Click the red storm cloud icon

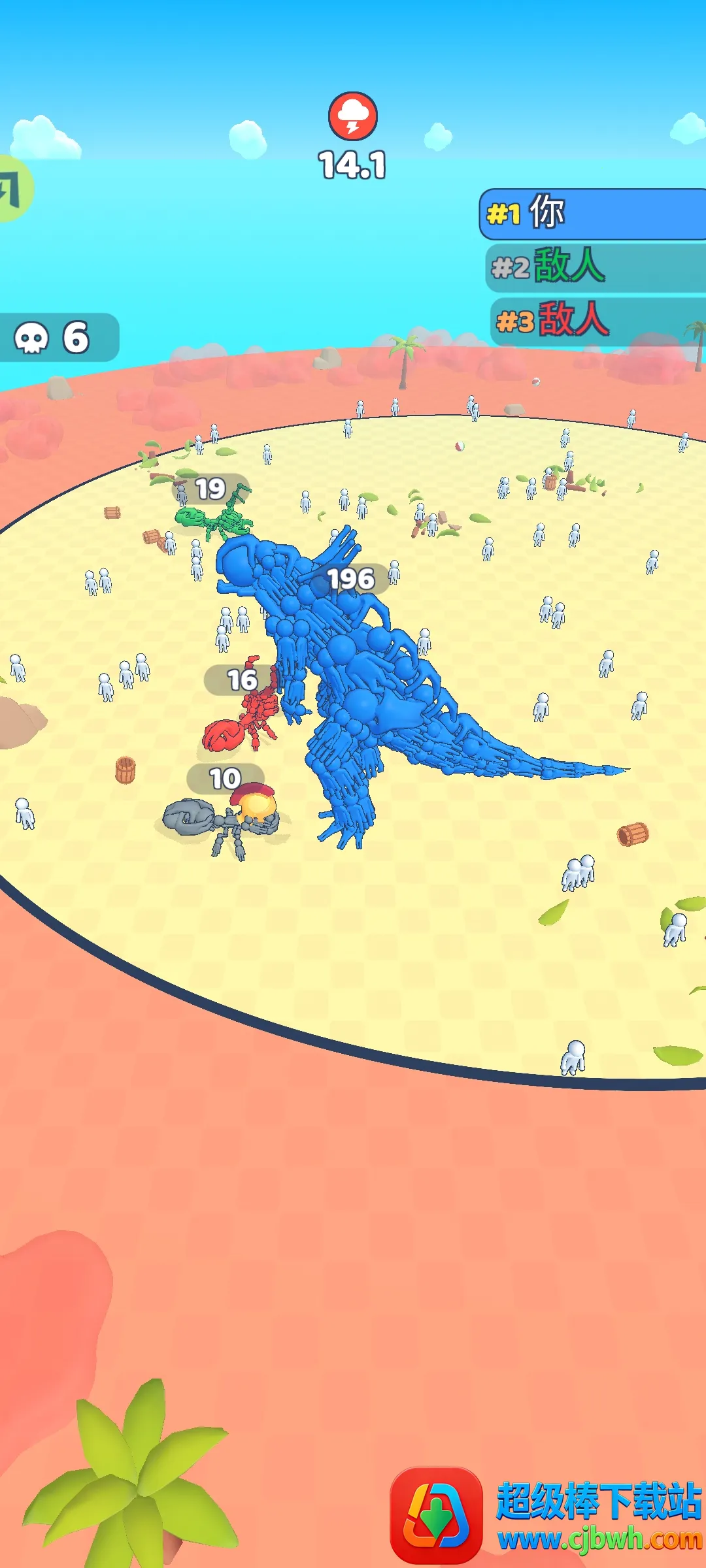click(x=353, y=116)
